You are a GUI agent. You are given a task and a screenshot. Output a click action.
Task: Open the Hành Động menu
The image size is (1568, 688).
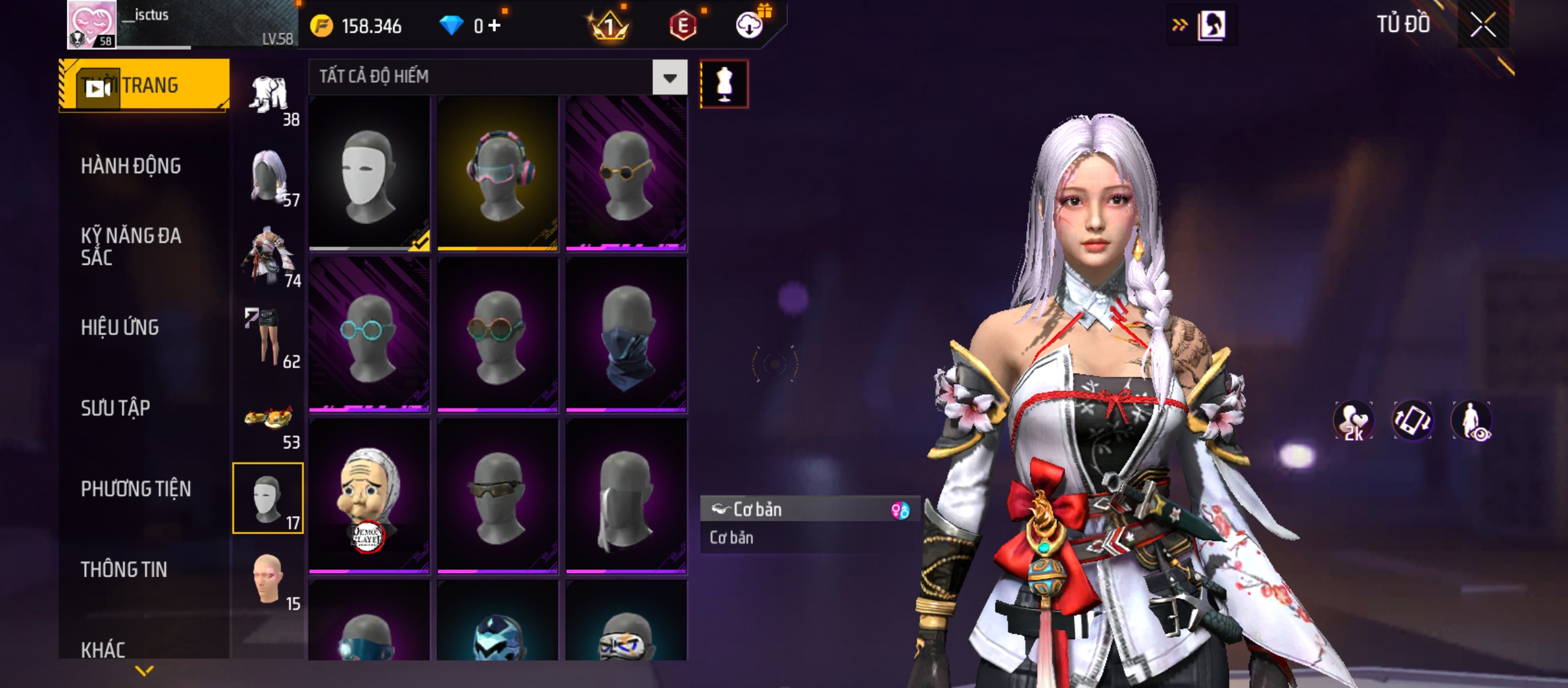click(131, 166)
